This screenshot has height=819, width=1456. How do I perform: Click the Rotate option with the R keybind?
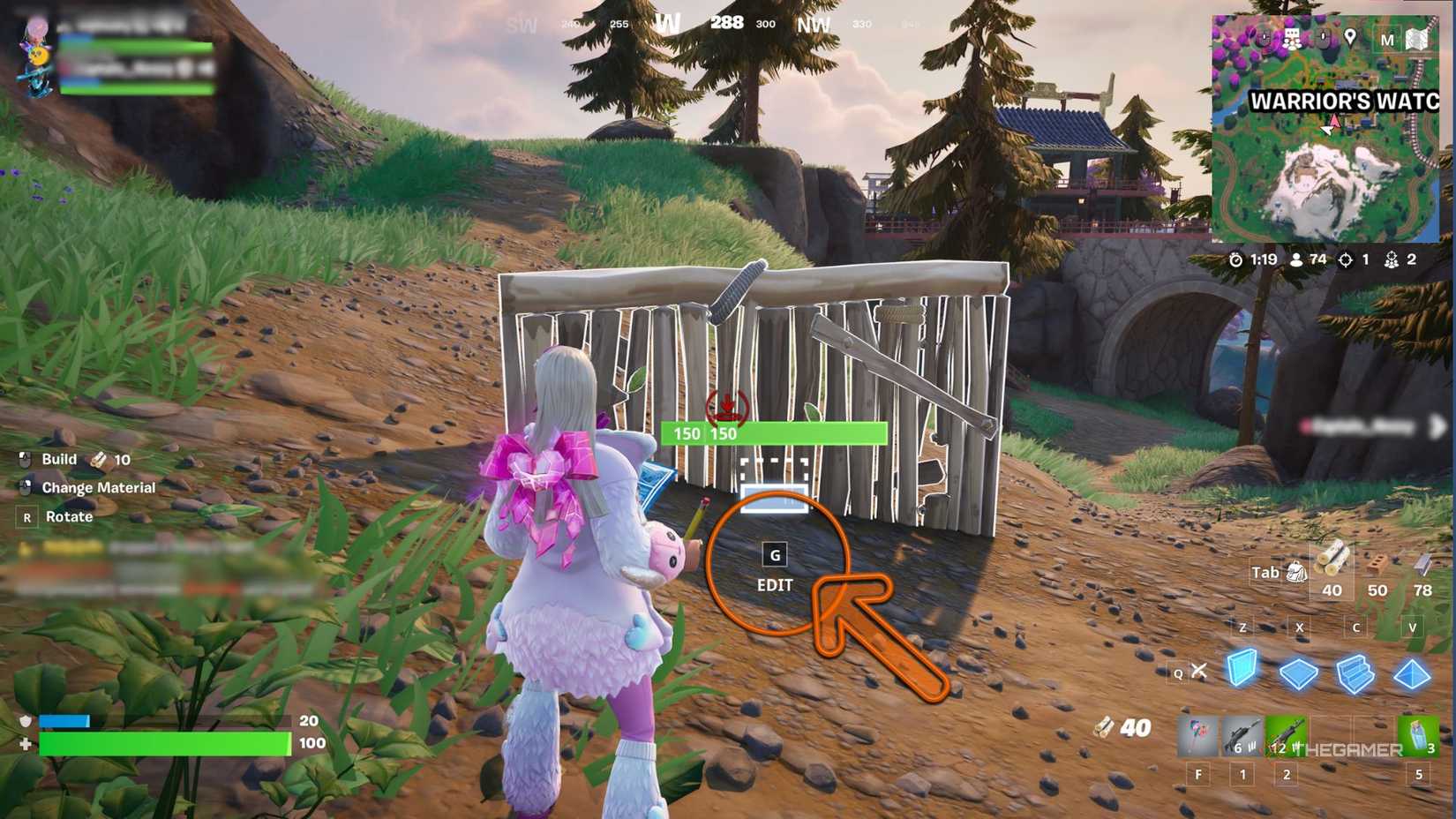[69, 516]
